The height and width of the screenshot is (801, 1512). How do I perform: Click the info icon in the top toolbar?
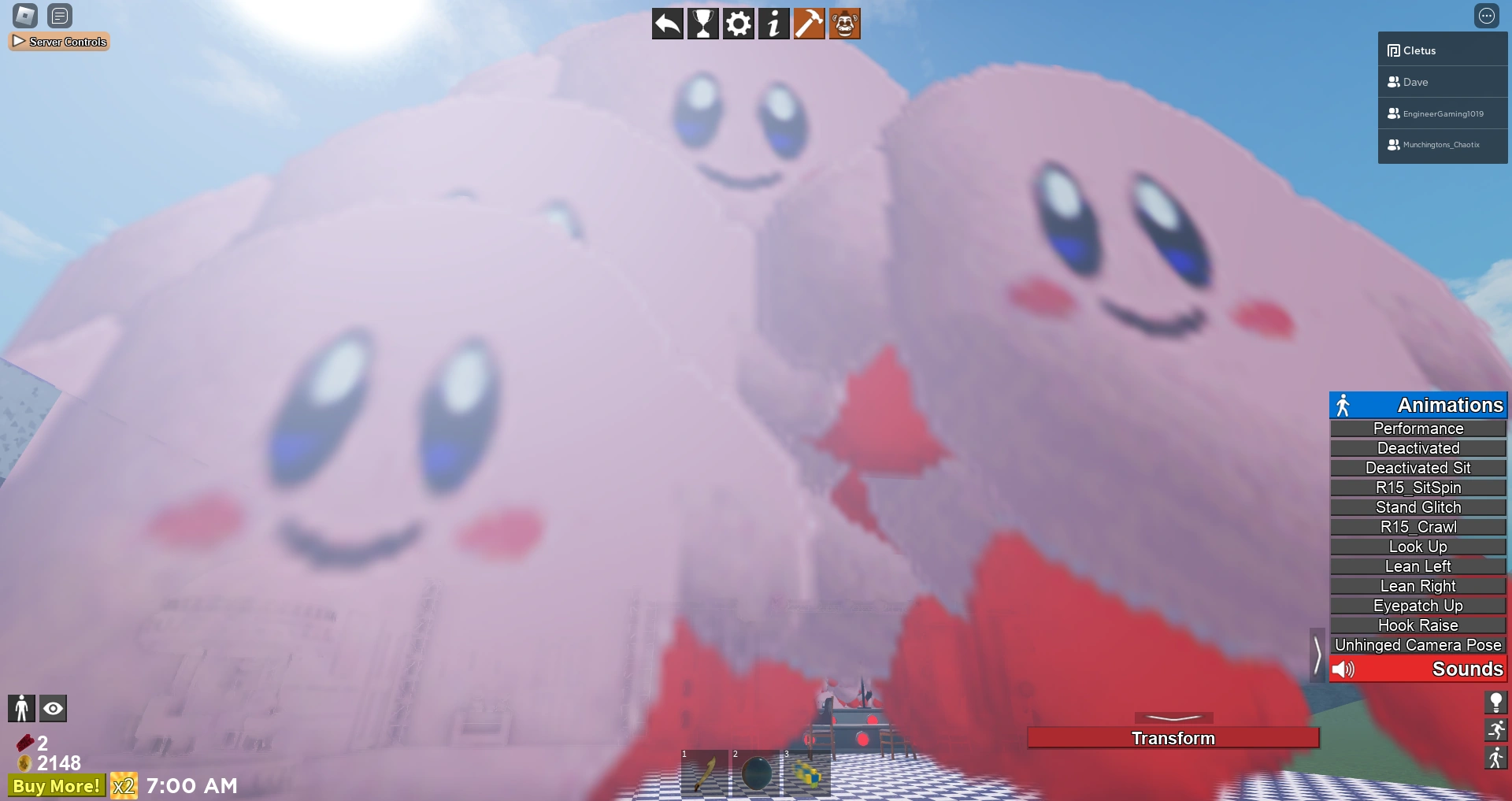[x=773, y=23]
